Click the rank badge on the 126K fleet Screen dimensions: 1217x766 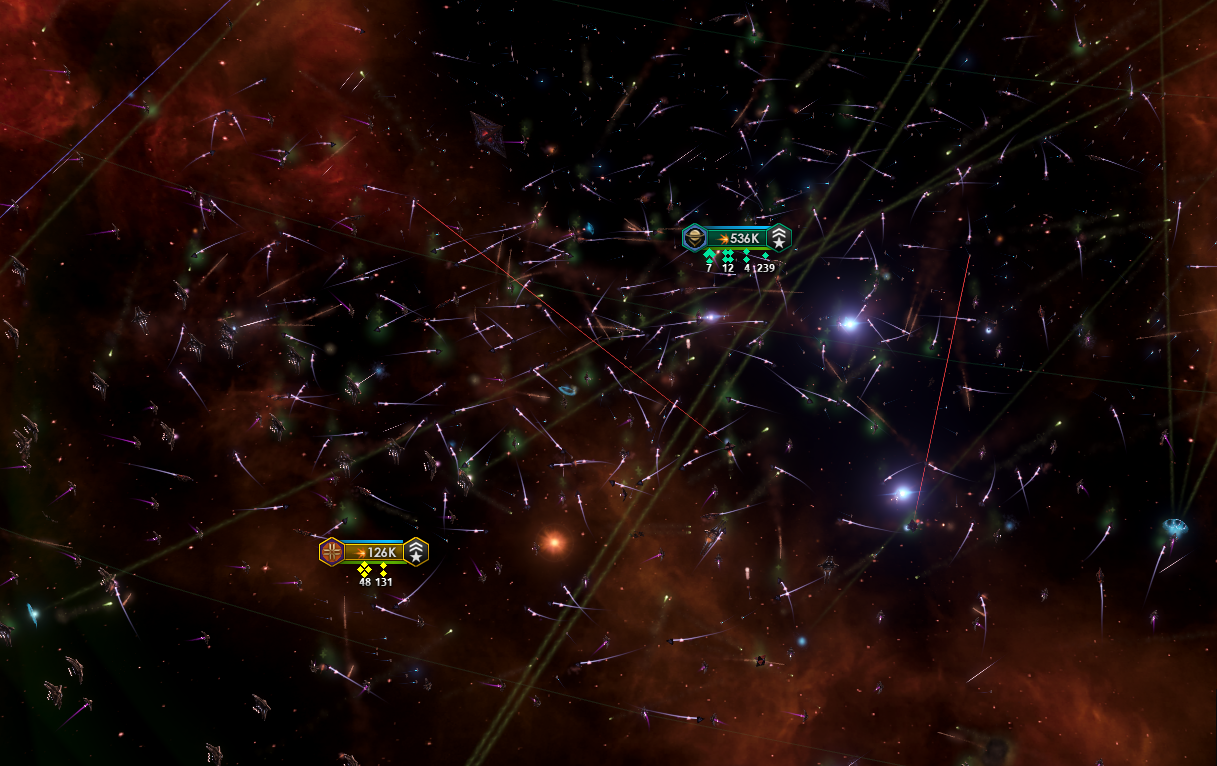(x=416, y=551)
